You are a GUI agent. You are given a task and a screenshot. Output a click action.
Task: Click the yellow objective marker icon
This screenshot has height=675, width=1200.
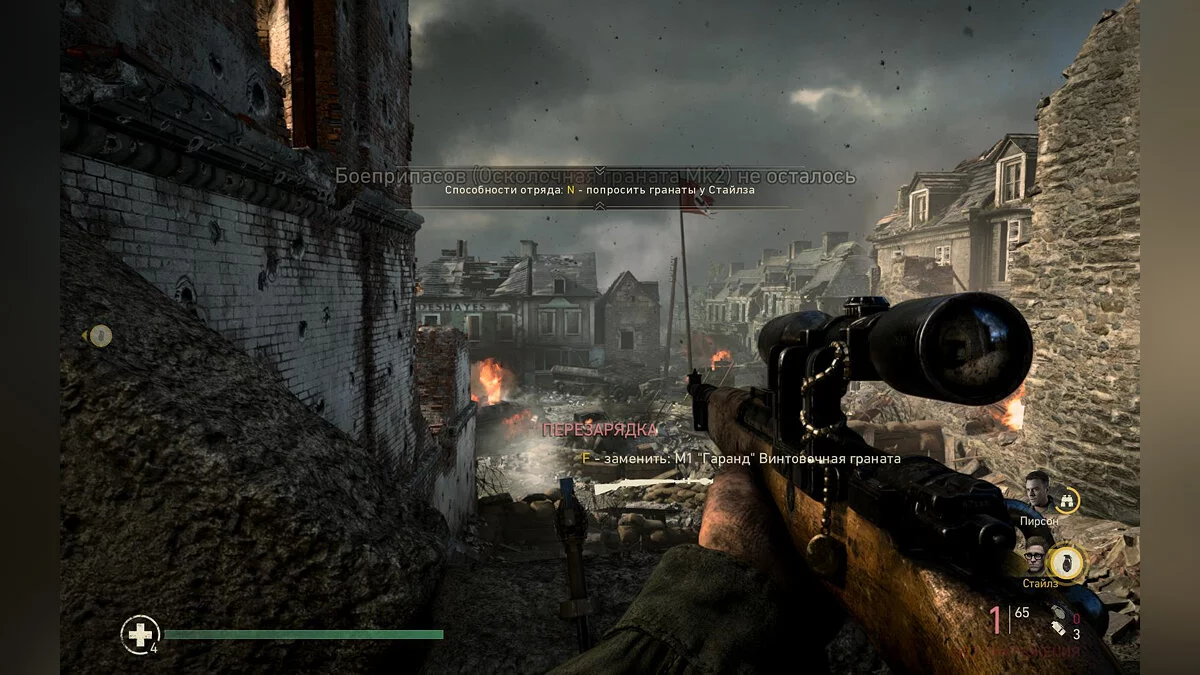[100, 336]
